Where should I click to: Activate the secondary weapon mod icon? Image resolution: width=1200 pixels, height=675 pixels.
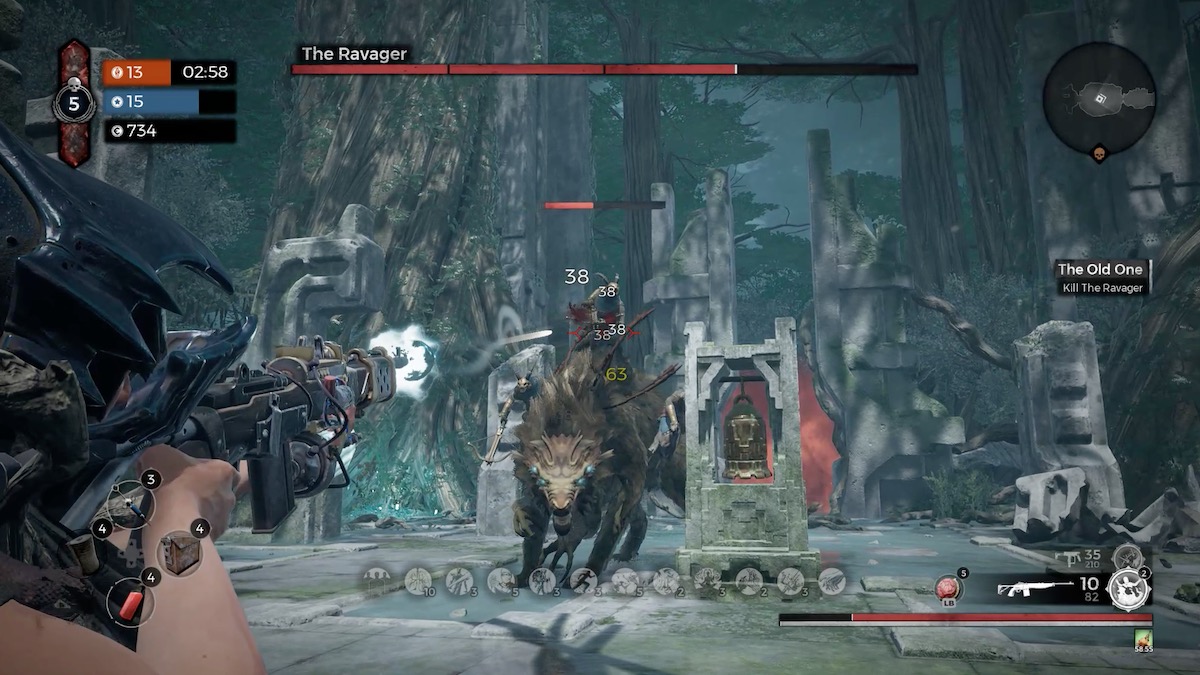pyautogui.click(x=1127, y=558)
